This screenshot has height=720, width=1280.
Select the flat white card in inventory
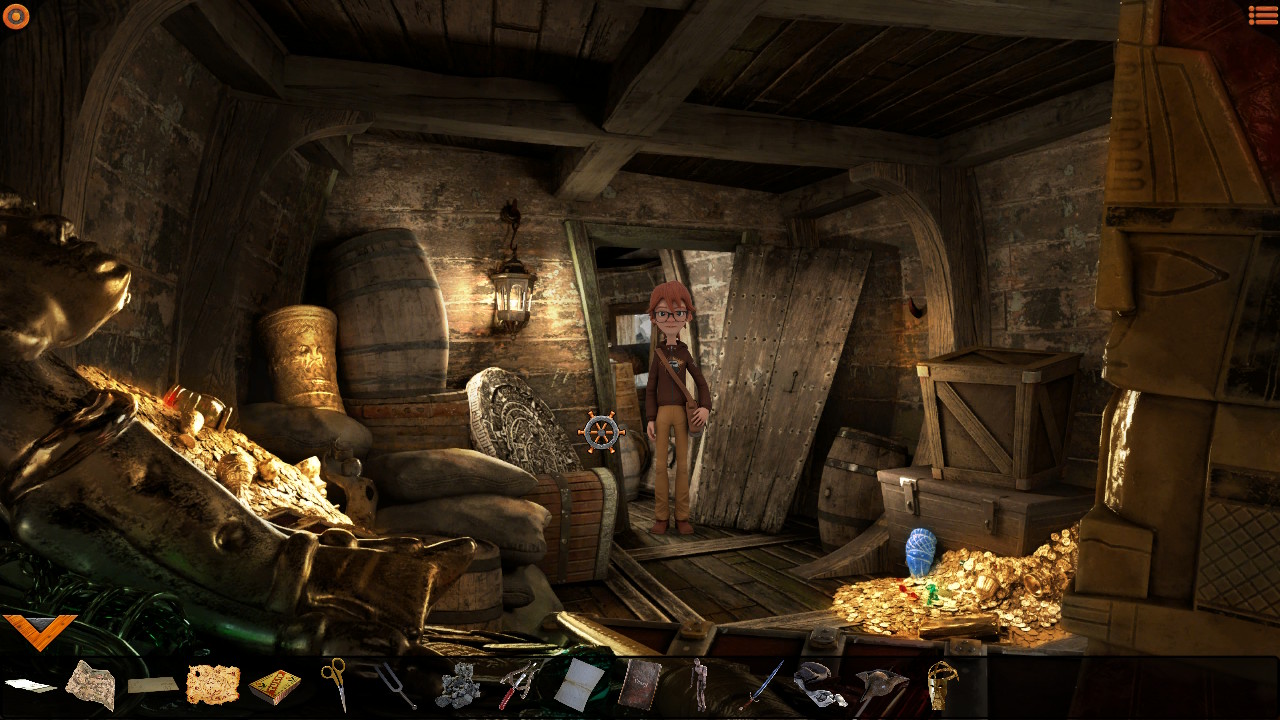click(x=30, y=686)
